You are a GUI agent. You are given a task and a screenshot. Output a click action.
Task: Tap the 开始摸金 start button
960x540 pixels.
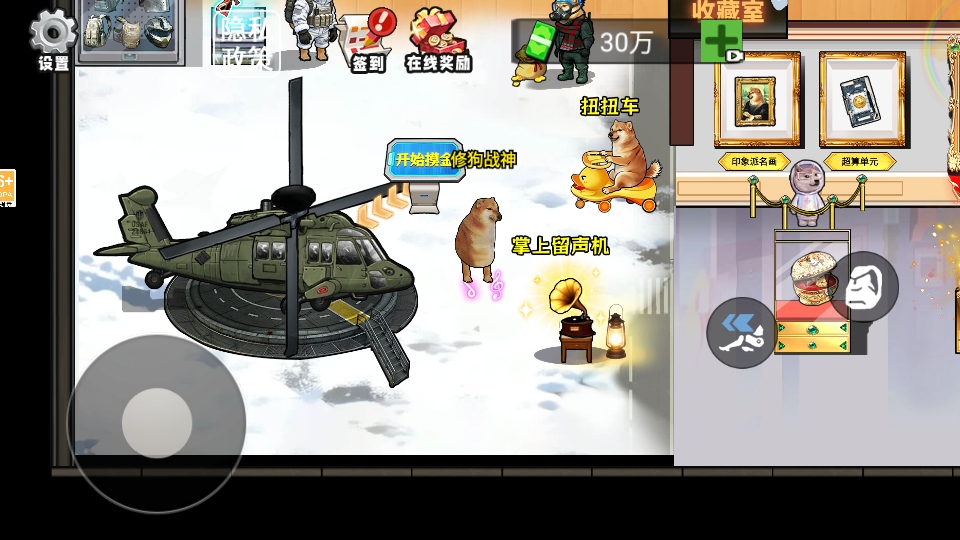click(425, 160)
